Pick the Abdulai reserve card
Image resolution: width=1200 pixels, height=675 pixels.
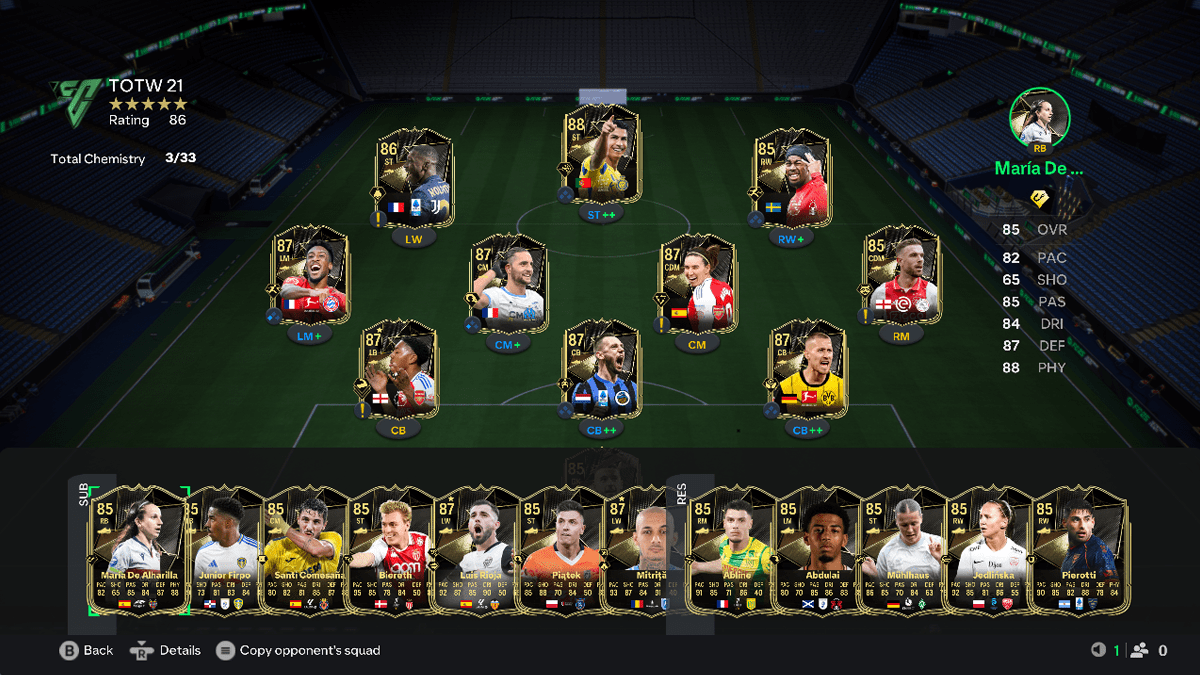819,548
